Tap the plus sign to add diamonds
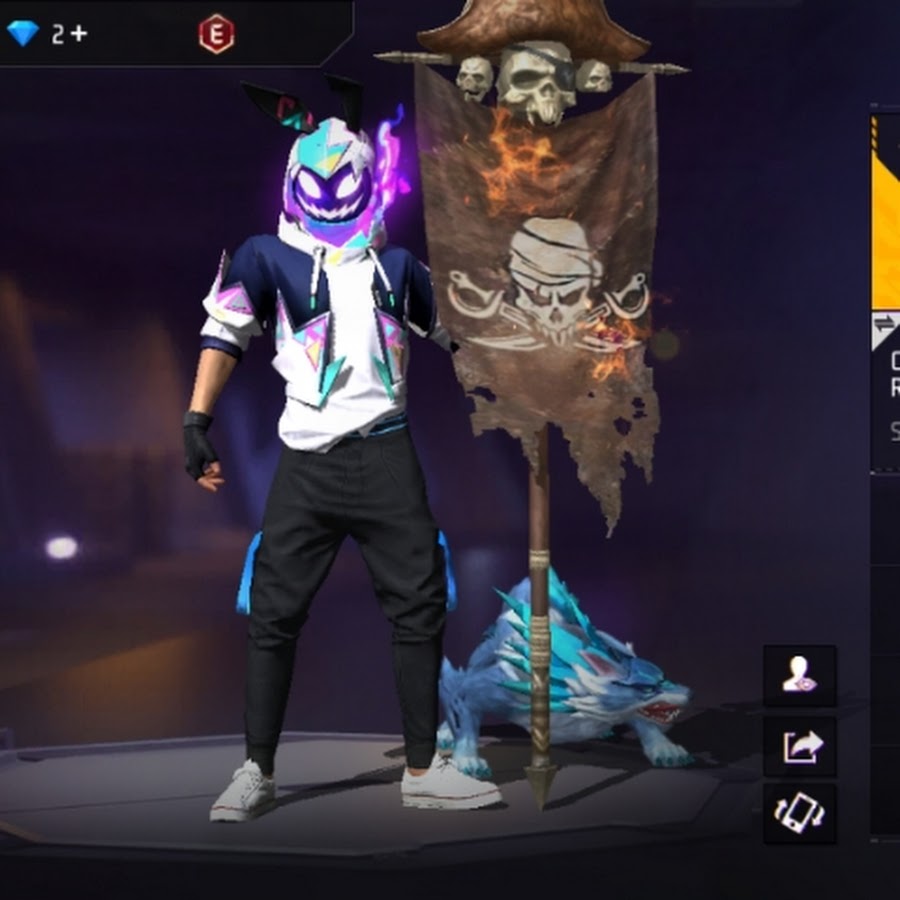 tap(79, 34)
